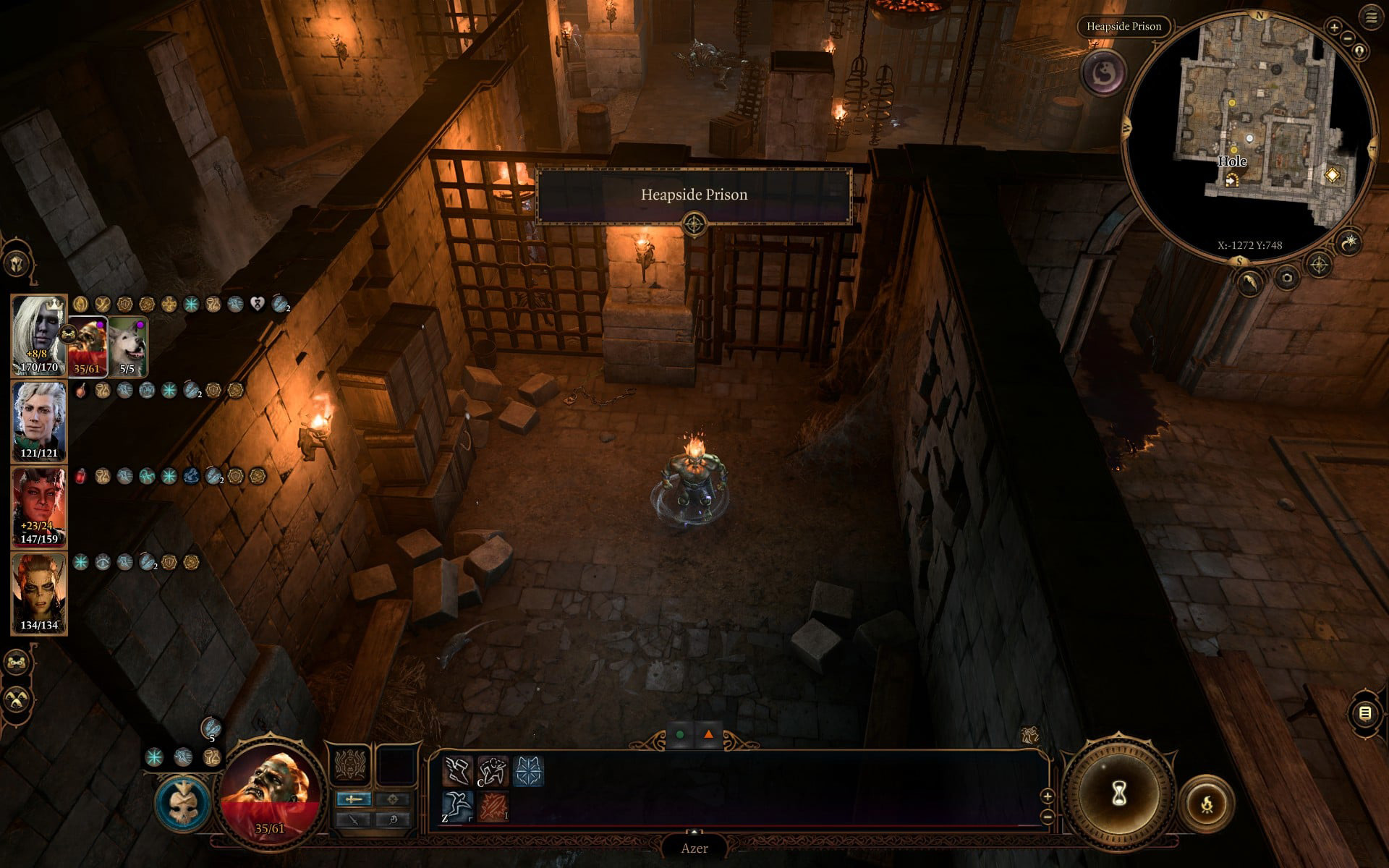Viewport: 1389px width, 868px height.
Task: Click the purple swirl orb near minimap
Action: point(1103,72)
